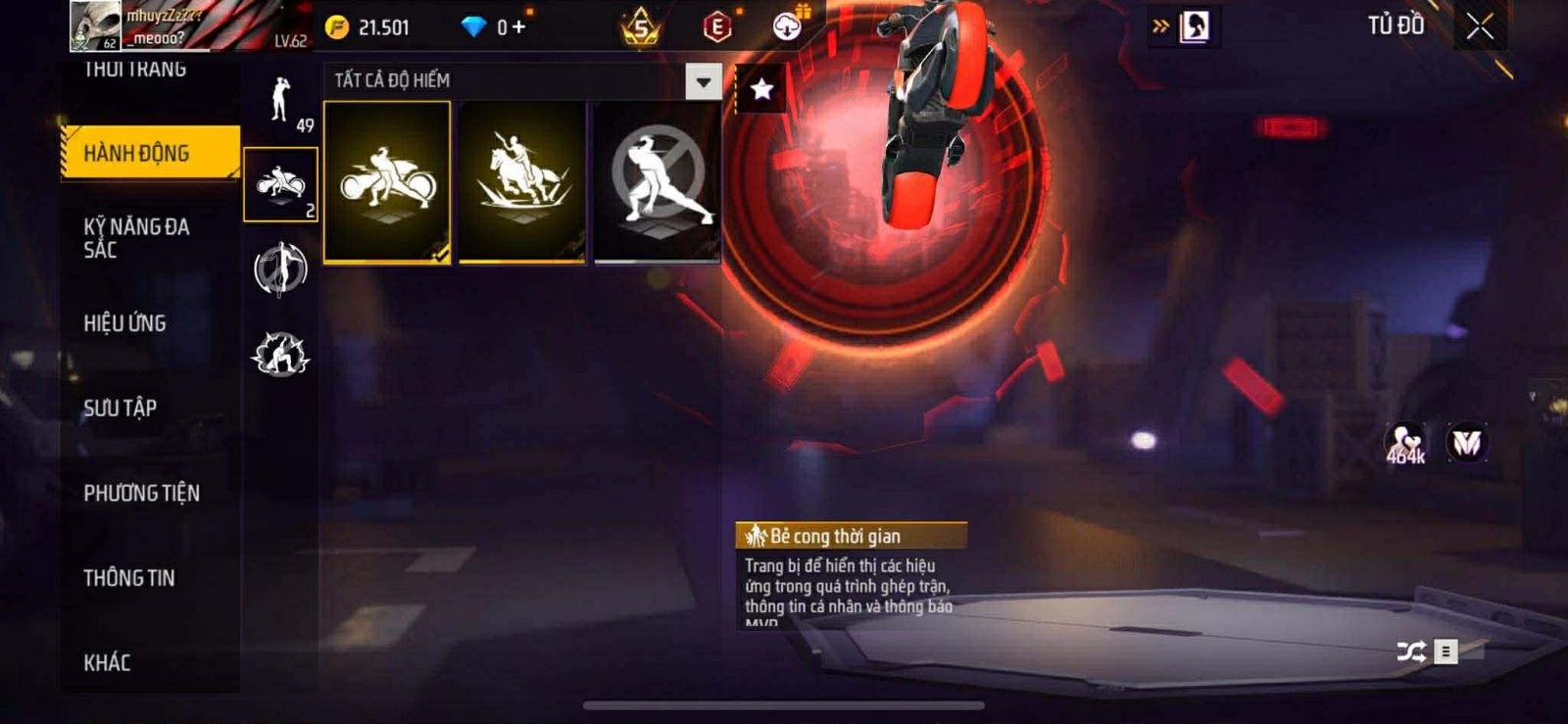Open the Thông Tin category
The width and height of the screenshot is (1568, 724).
tap(129, 578)
